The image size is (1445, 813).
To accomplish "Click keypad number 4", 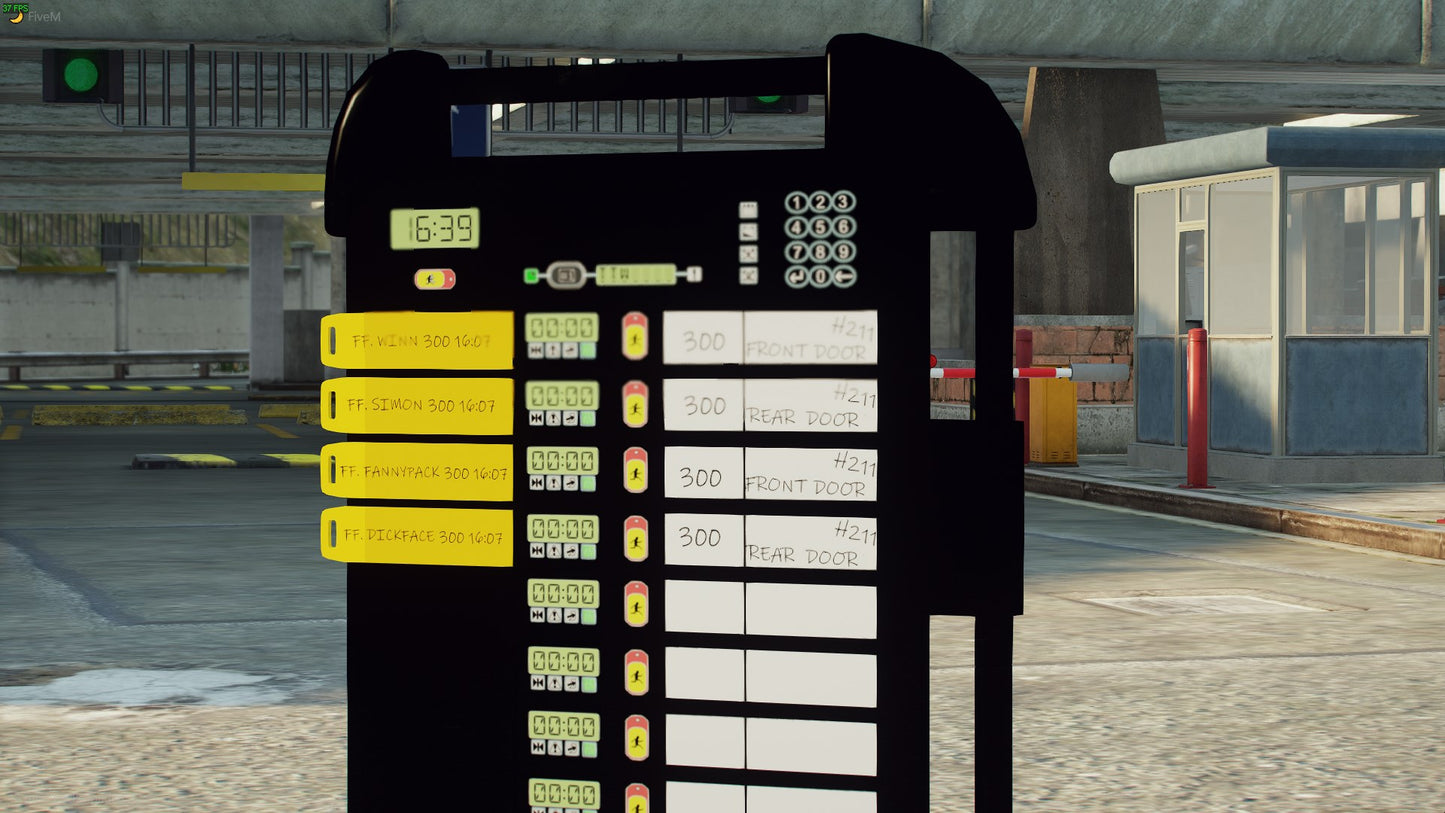I will click(x=797, y=227).
